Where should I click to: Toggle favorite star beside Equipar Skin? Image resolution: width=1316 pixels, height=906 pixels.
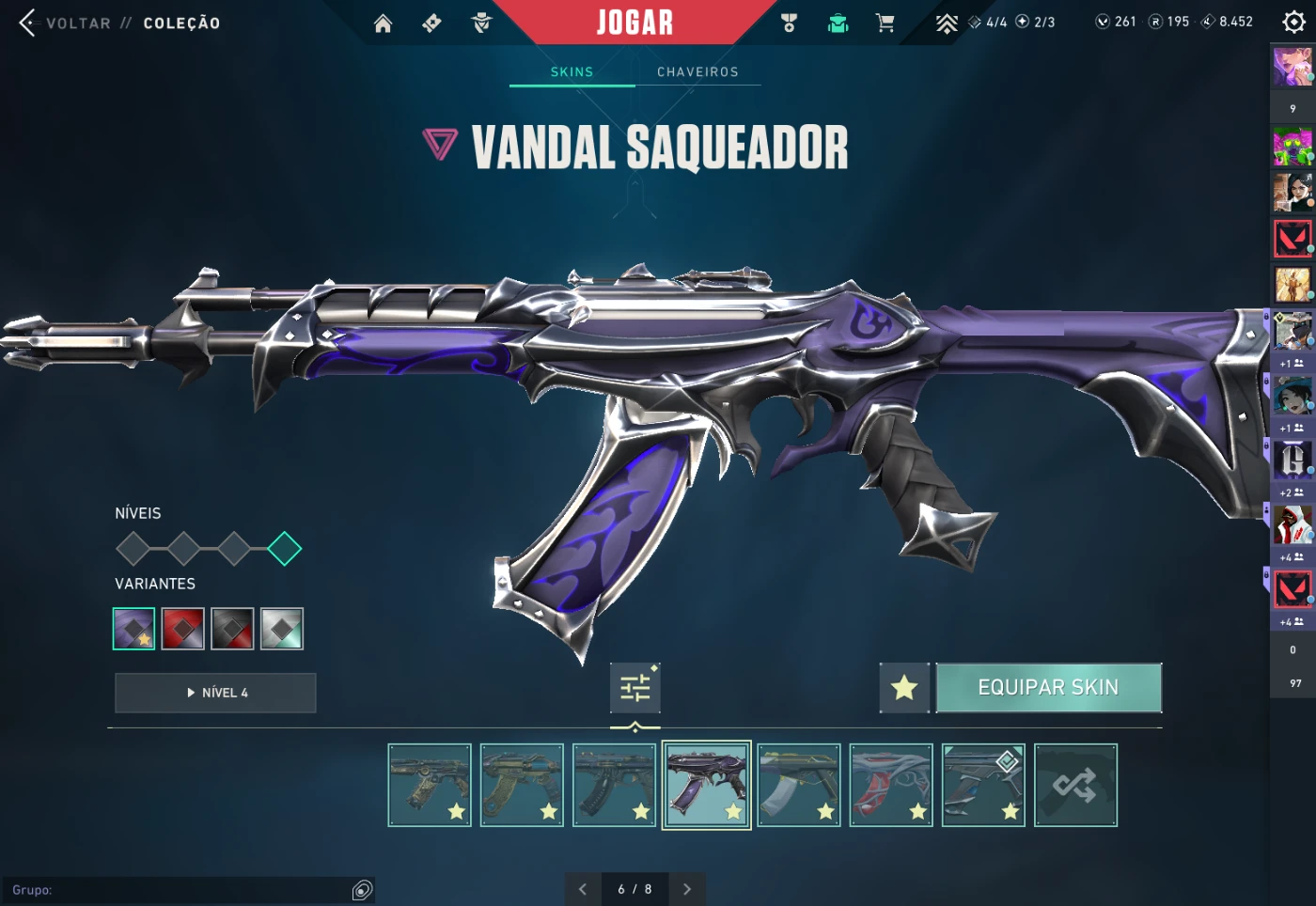coord(904,688)
